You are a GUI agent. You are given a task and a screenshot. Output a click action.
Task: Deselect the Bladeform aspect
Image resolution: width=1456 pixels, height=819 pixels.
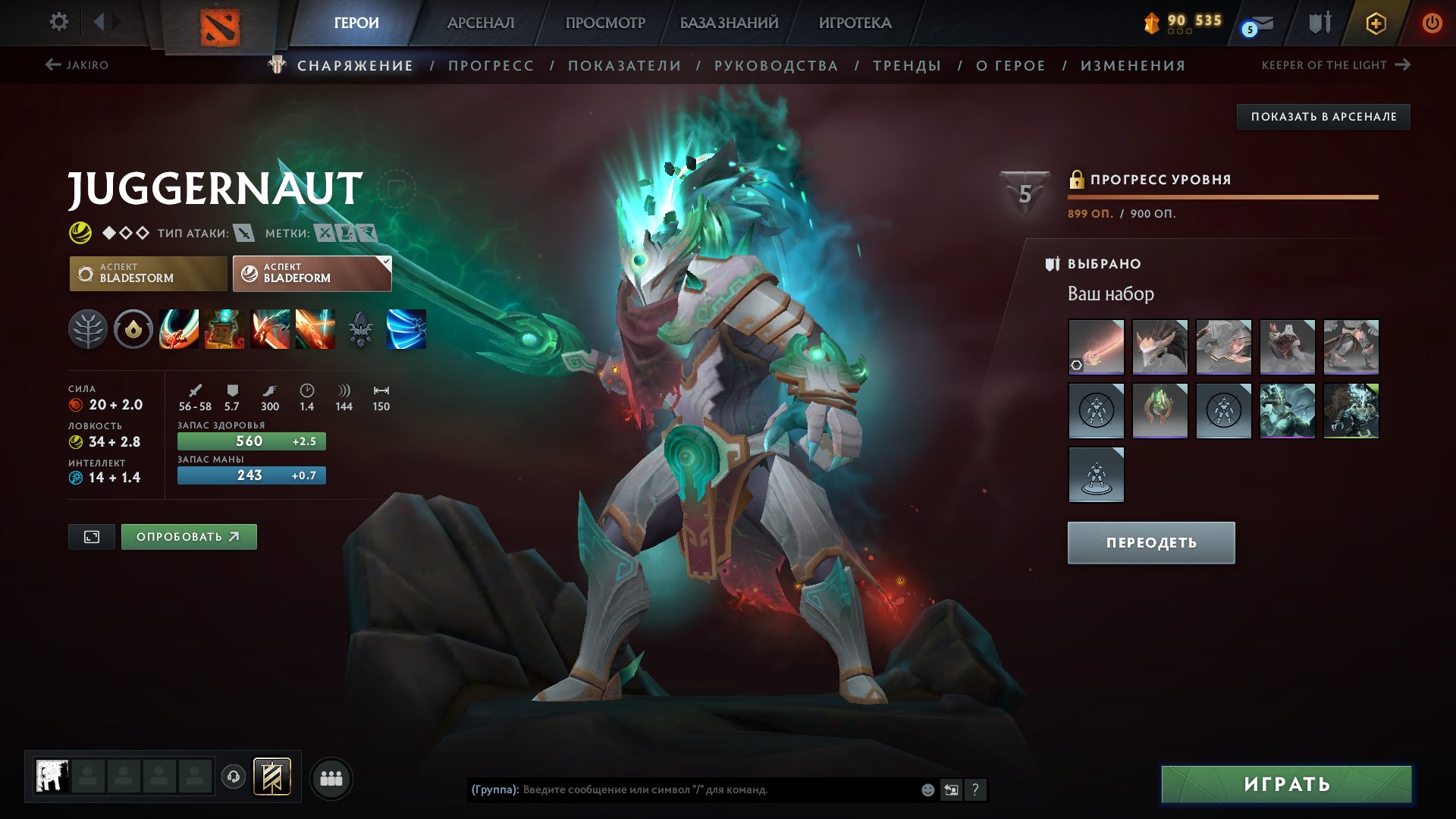311,273
